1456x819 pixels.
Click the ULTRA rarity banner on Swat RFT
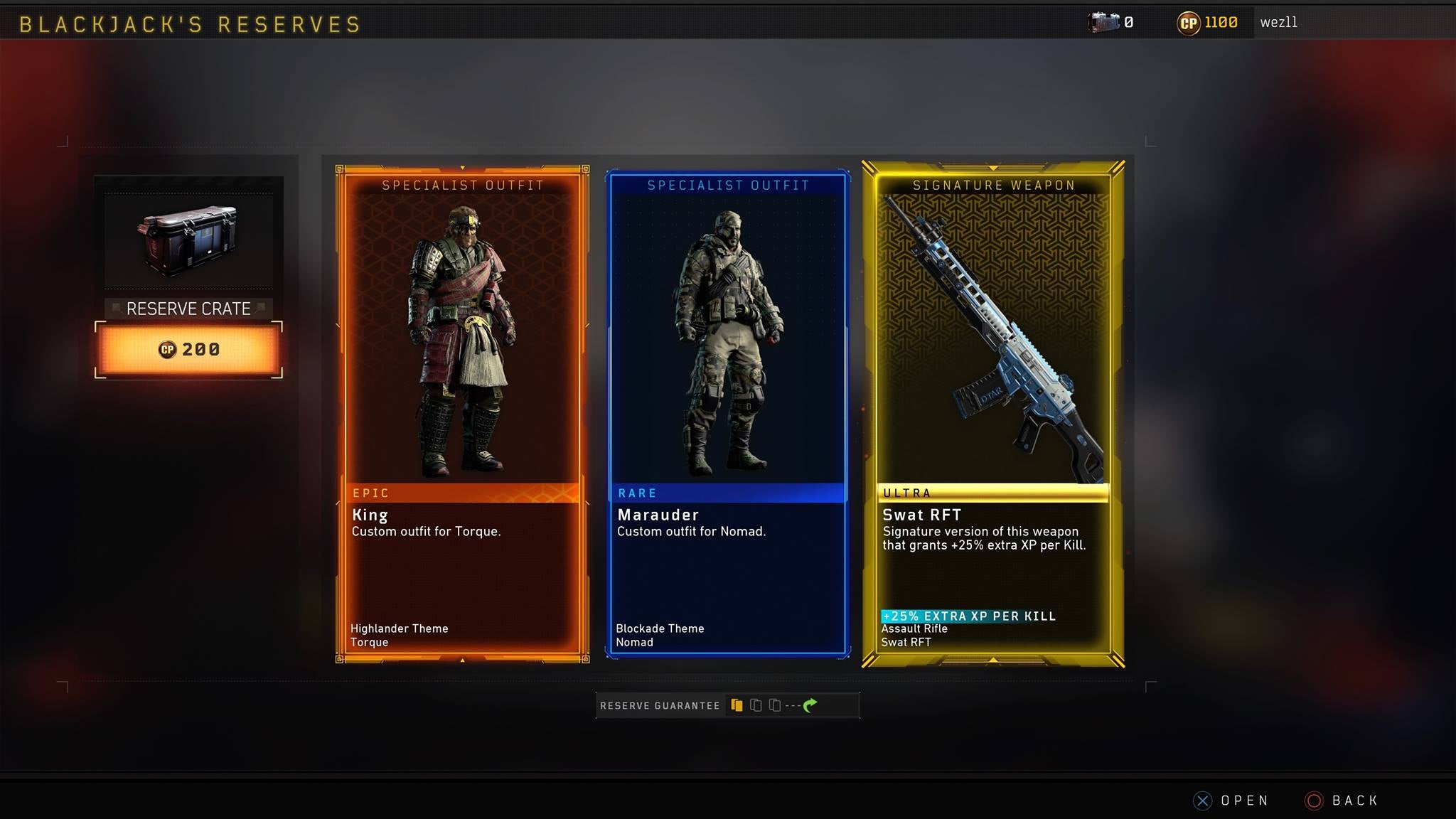(x=993, y=493)
